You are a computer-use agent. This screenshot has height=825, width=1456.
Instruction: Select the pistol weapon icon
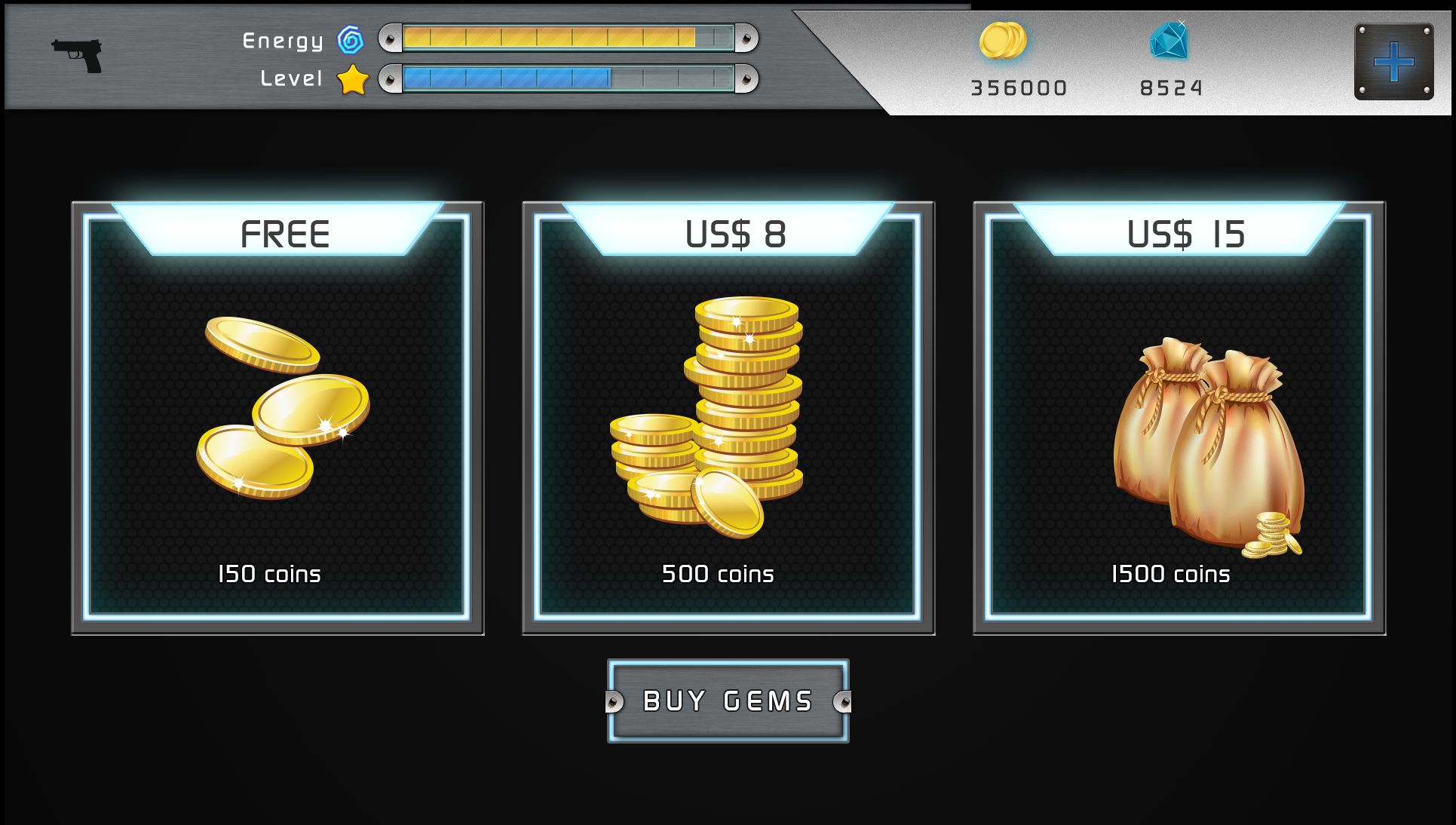click(x=78, y=55)
